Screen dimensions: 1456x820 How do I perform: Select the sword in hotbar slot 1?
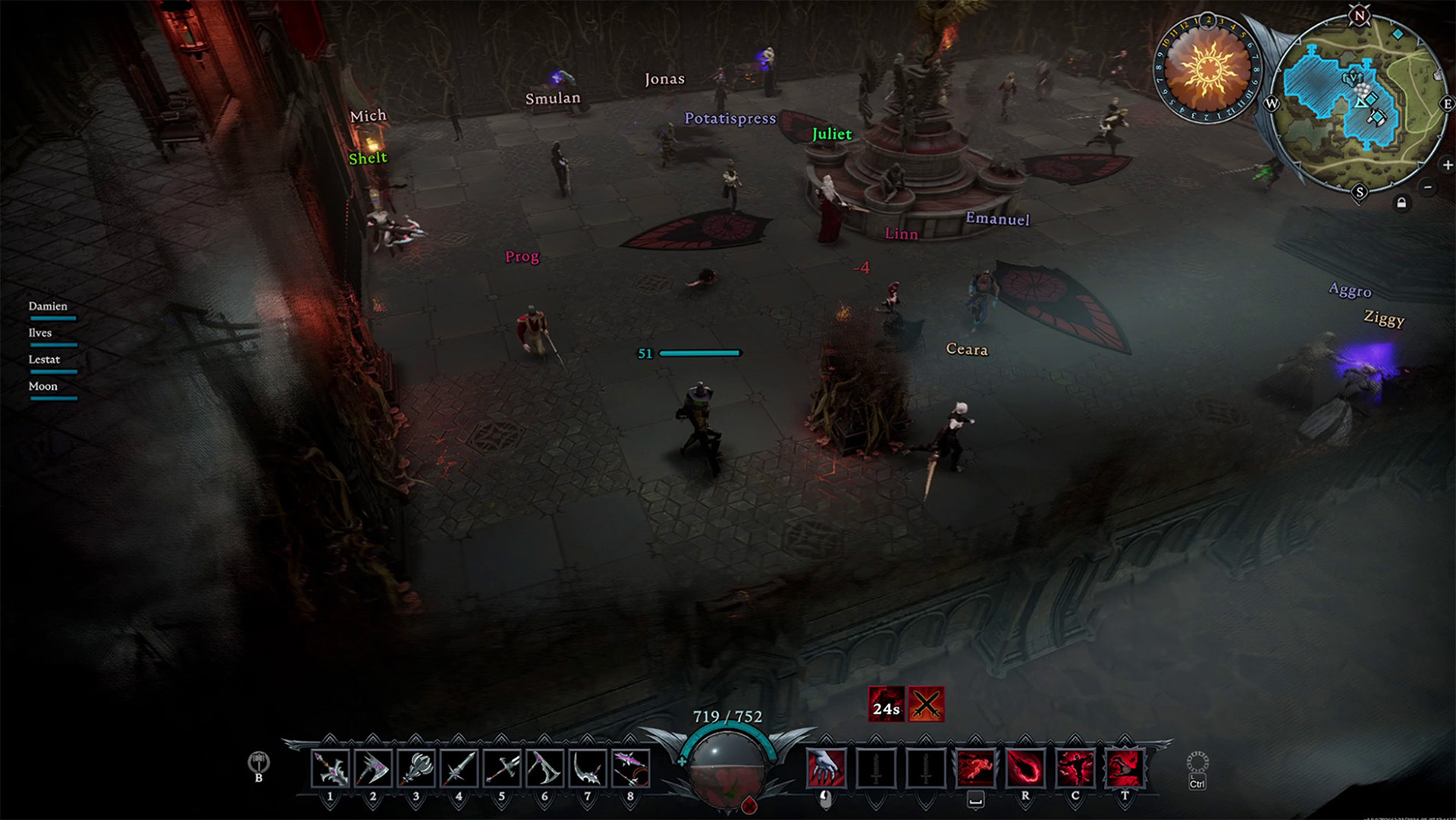tap(331, 768)
